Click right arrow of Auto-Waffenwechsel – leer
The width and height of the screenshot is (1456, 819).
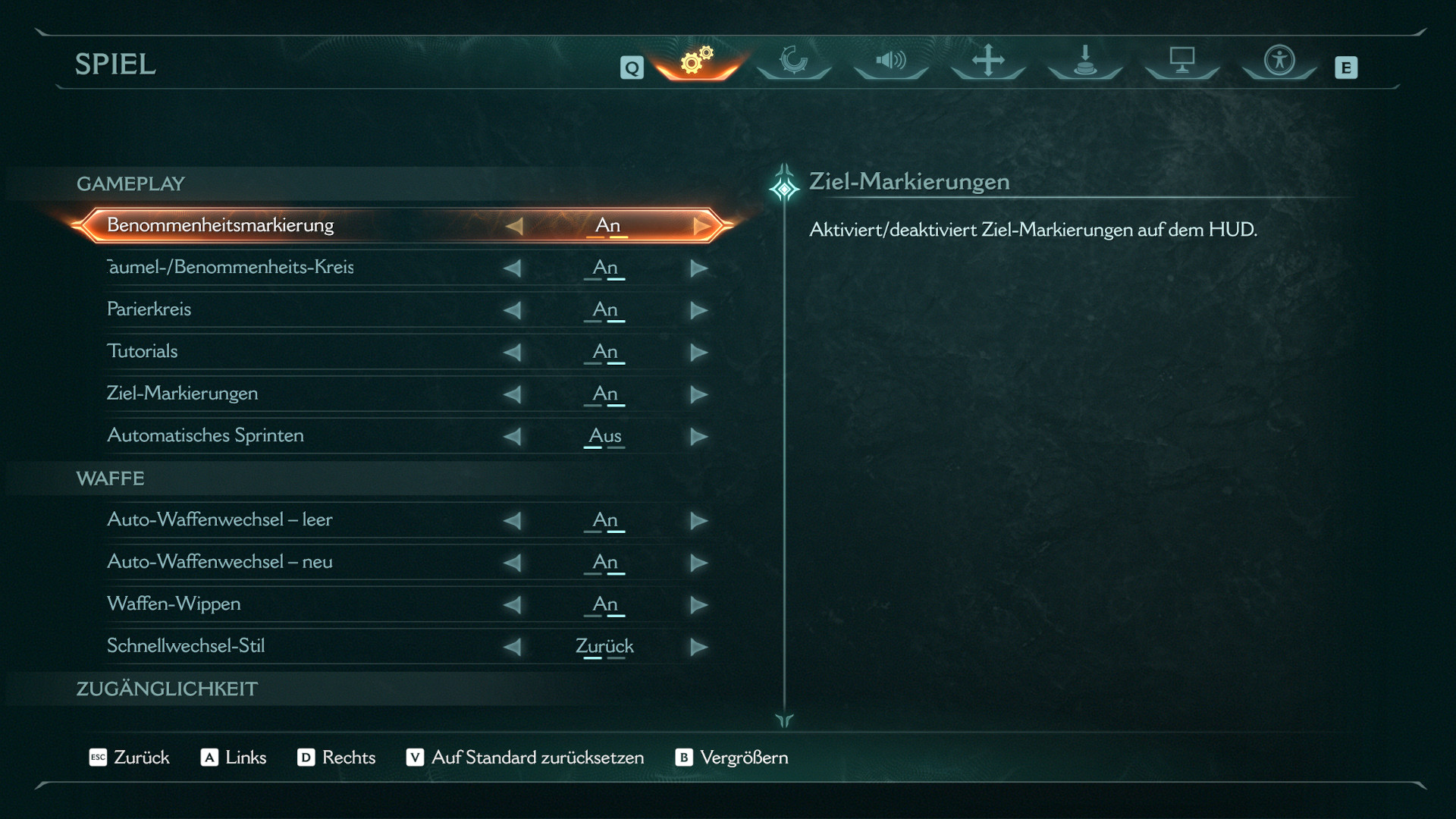point(698,520)
